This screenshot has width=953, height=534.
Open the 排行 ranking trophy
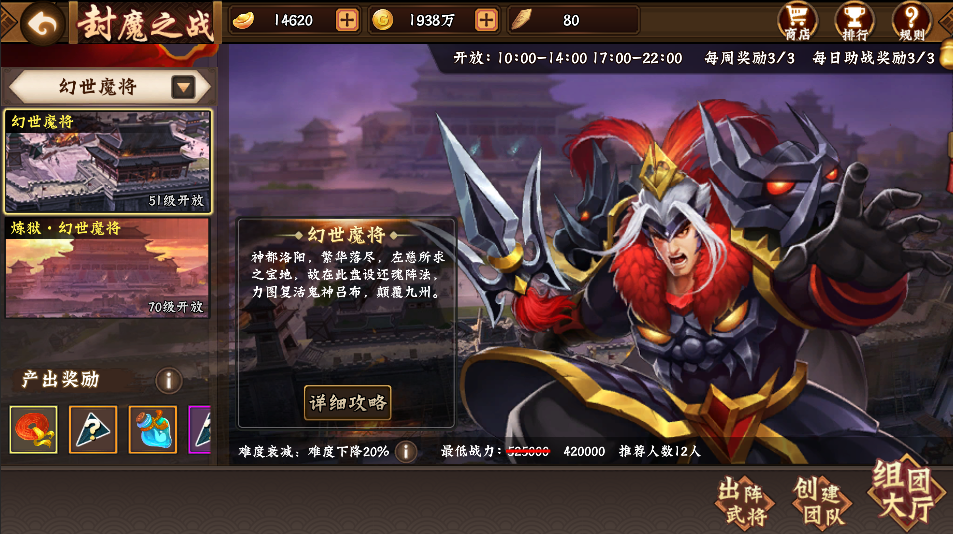coord(853,22)
